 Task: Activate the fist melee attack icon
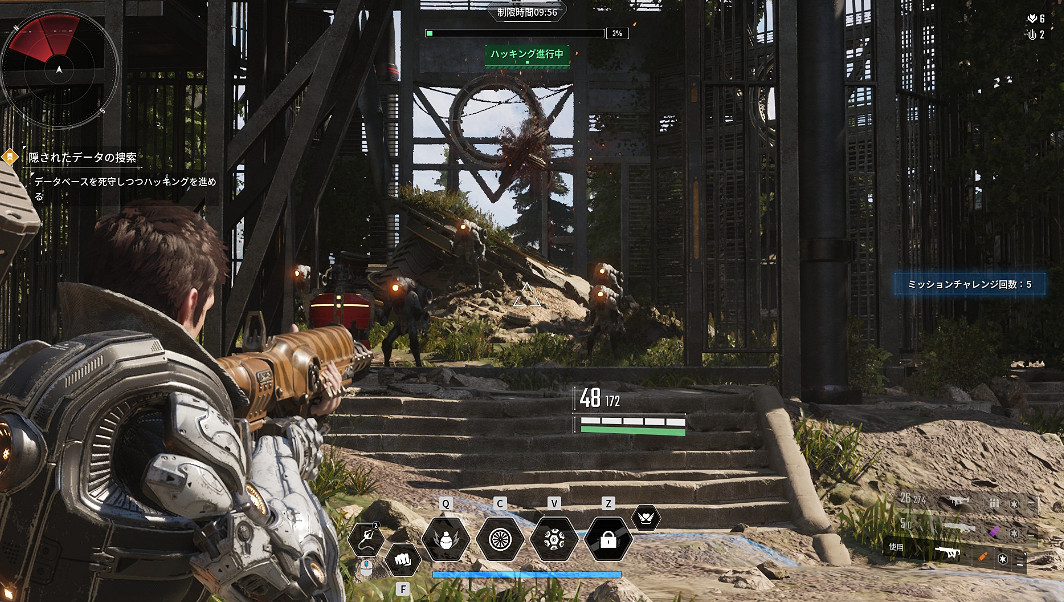(403, 560)
